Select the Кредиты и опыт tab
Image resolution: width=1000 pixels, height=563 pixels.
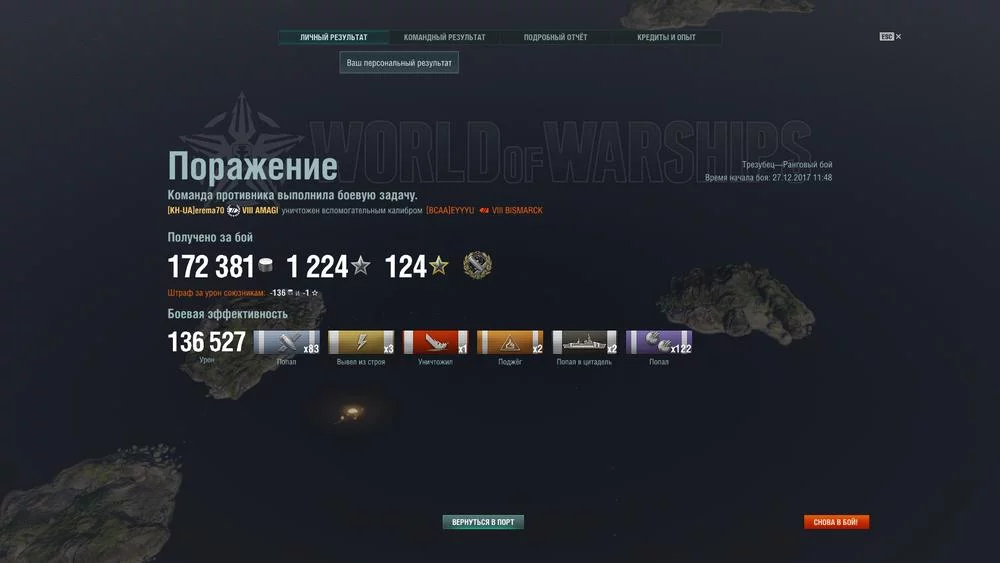point(666,38)
